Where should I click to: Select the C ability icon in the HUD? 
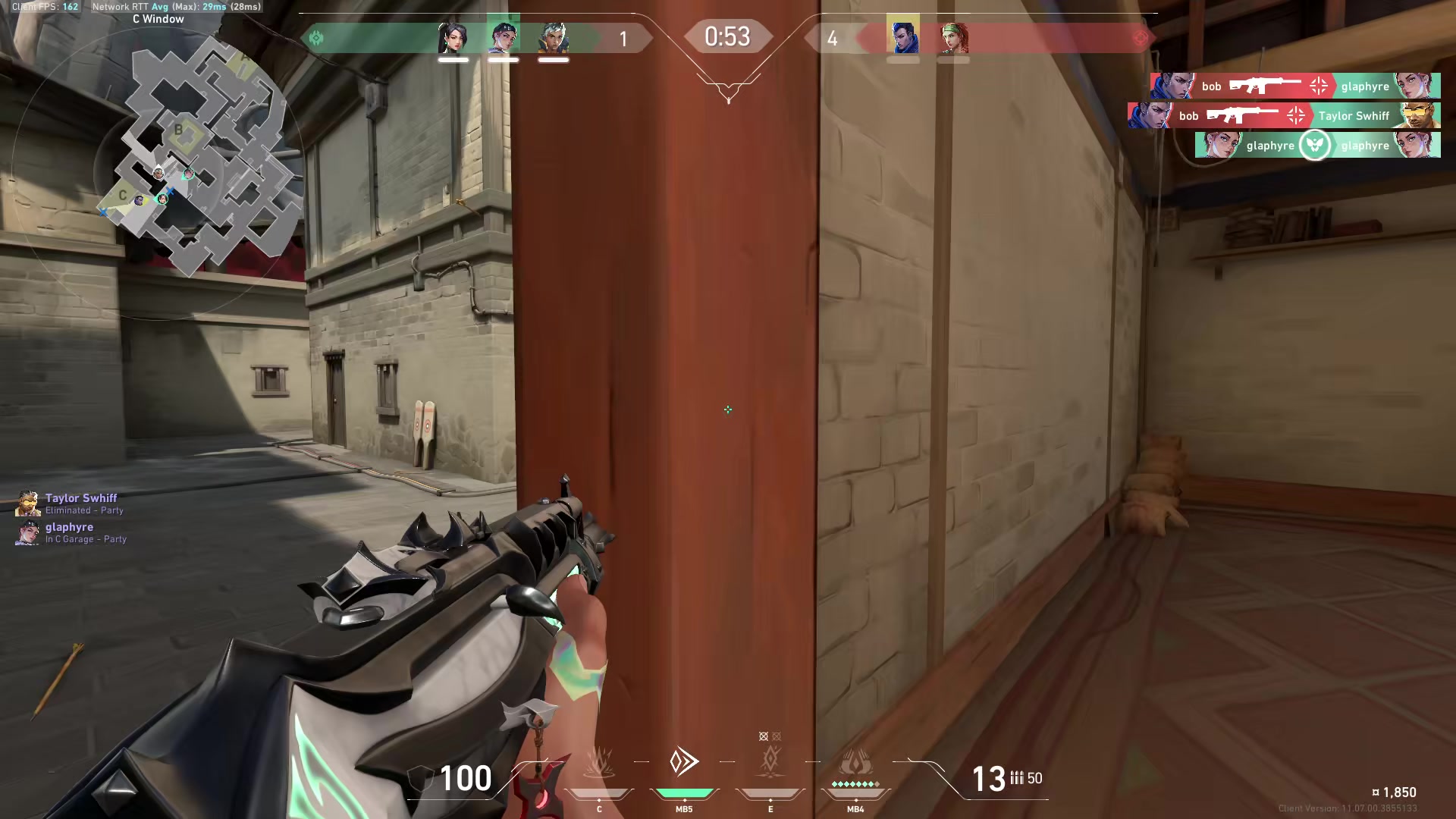point(598,762)
